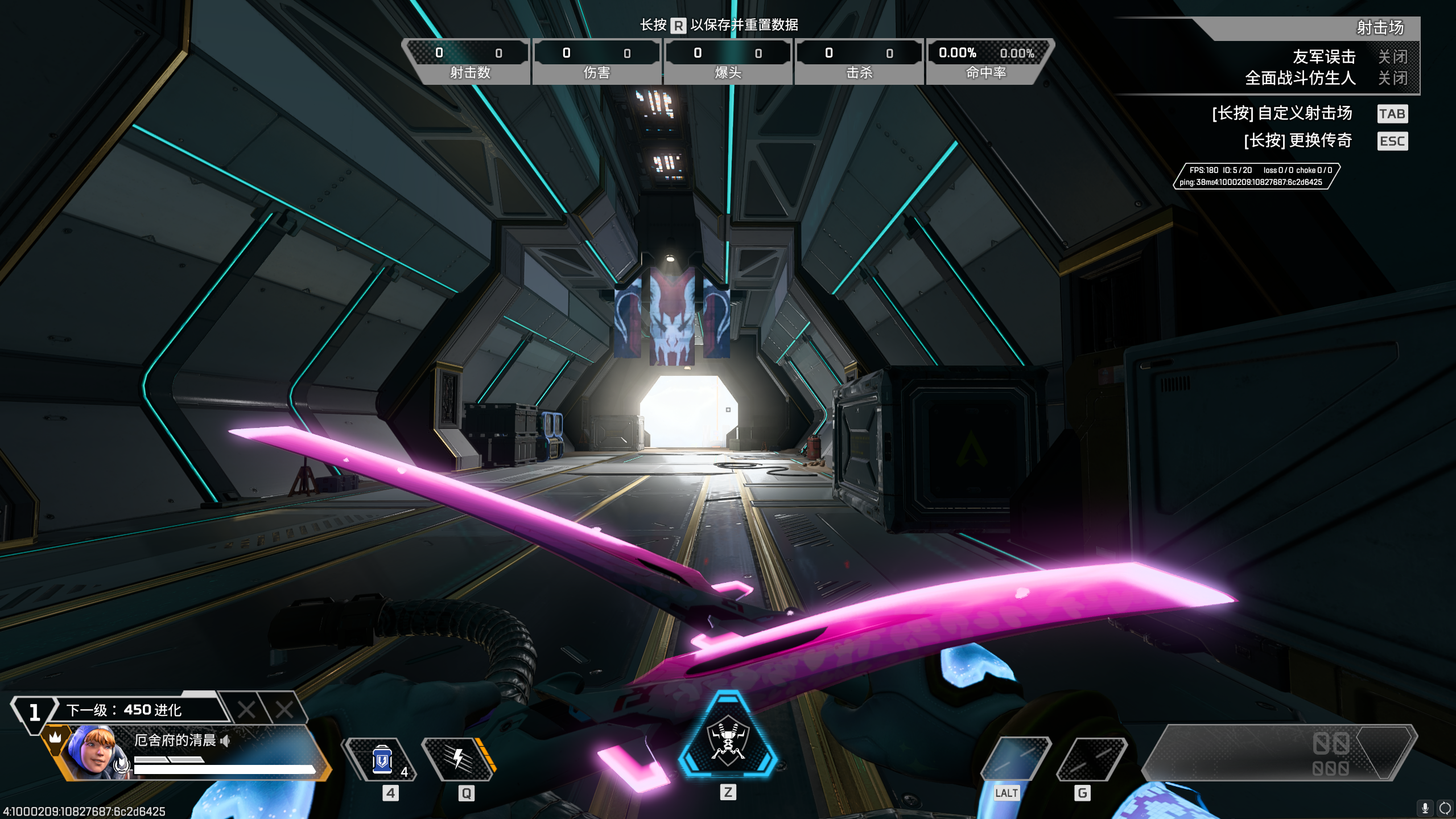Open 自定义射击场 customize range option
1456x819 pixels.
(x=1281, y=113)
